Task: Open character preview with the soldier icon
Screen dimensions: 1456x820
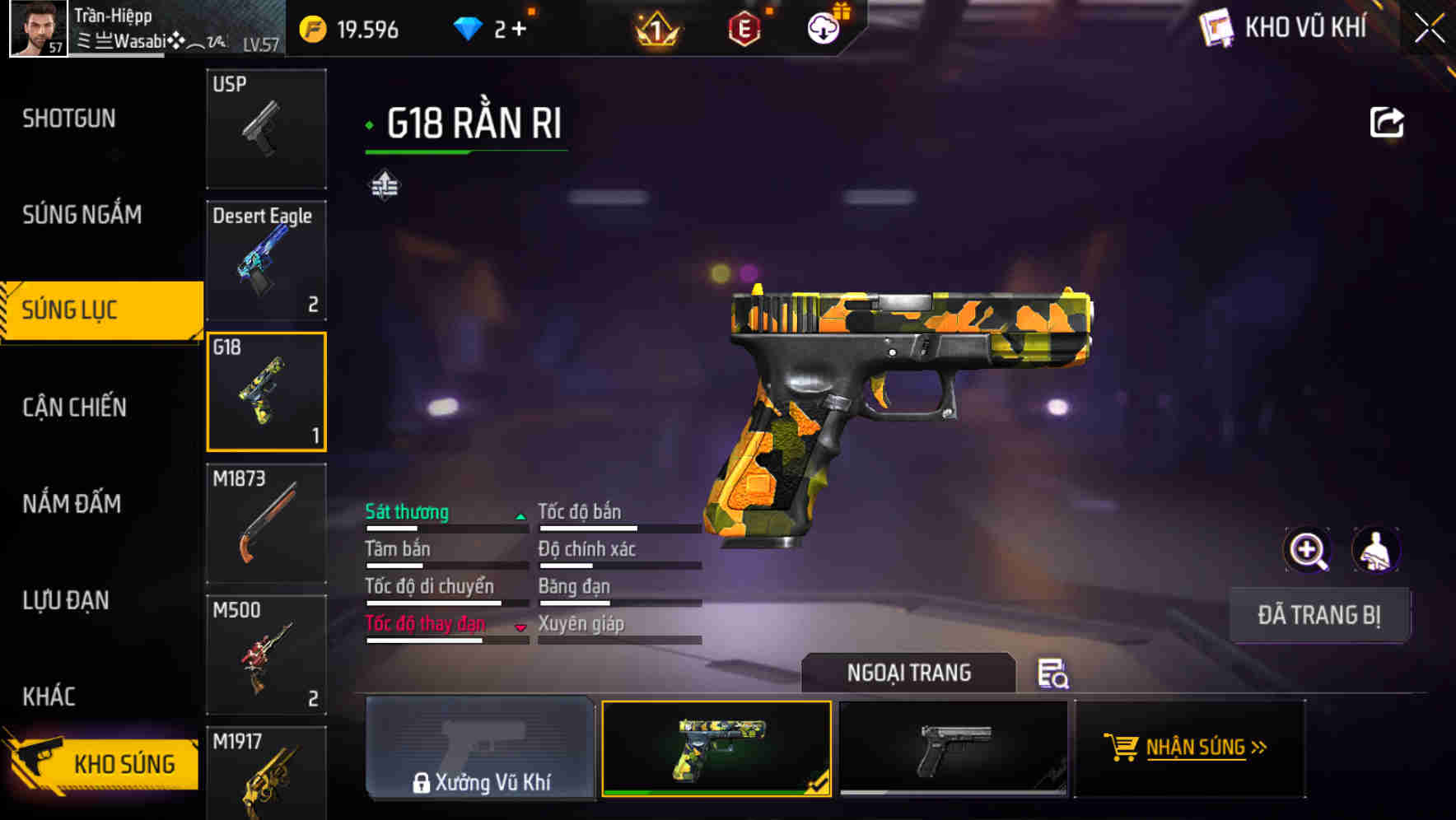Action: tap(1378, 550)
